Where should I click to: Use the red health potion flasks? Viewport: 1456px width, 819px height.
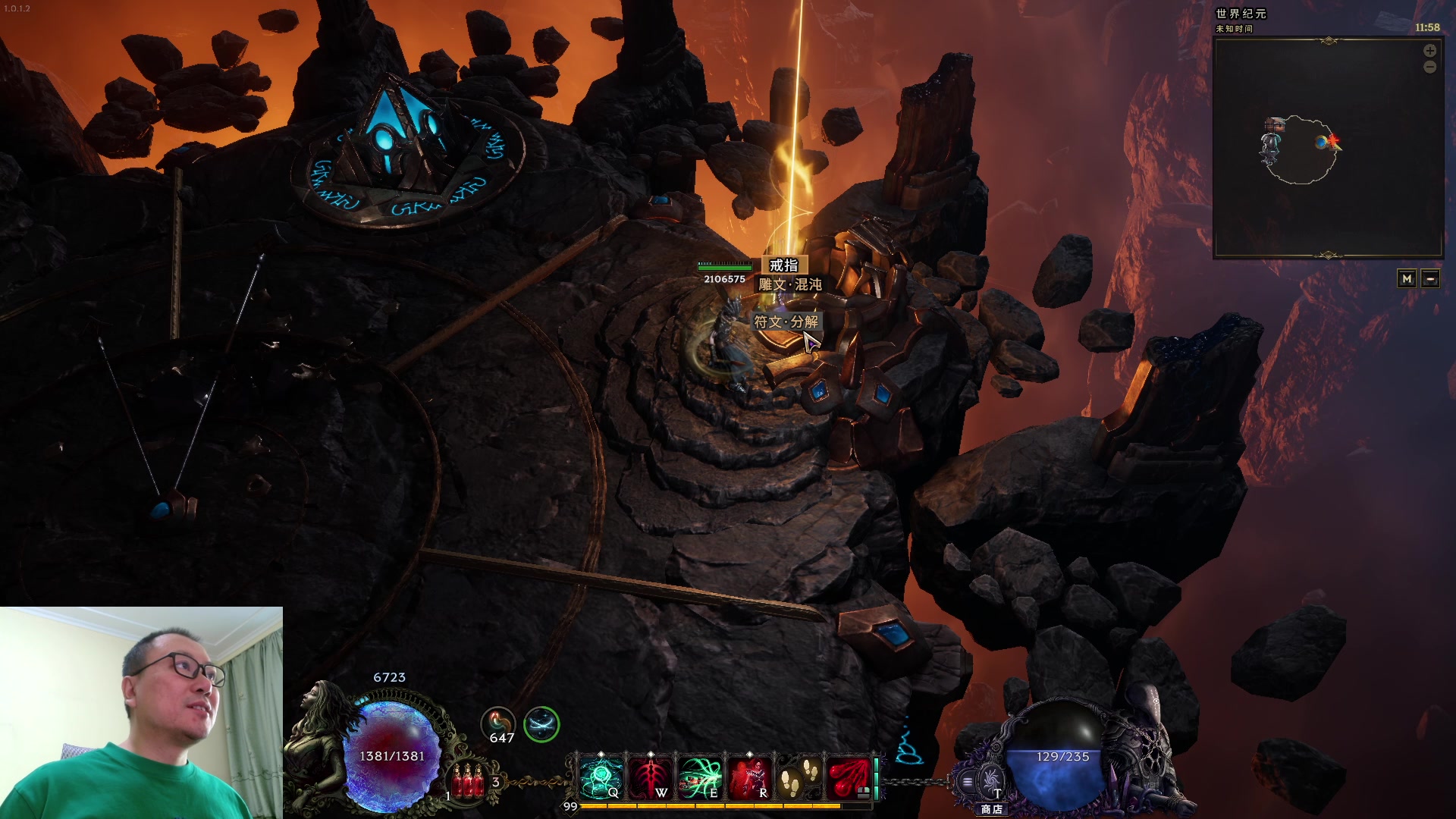468,781
